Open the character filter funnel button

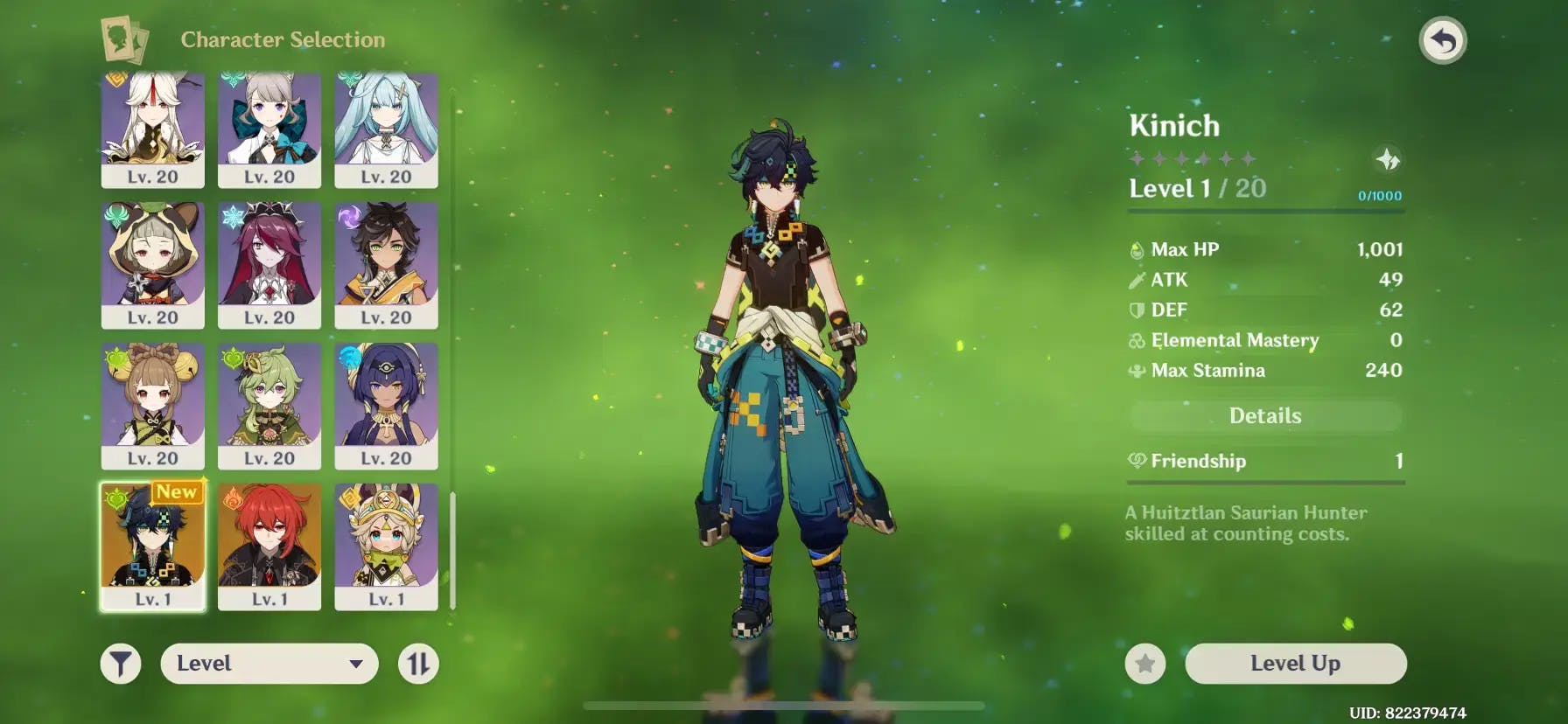pyautogui.click(x=121, y=664)
